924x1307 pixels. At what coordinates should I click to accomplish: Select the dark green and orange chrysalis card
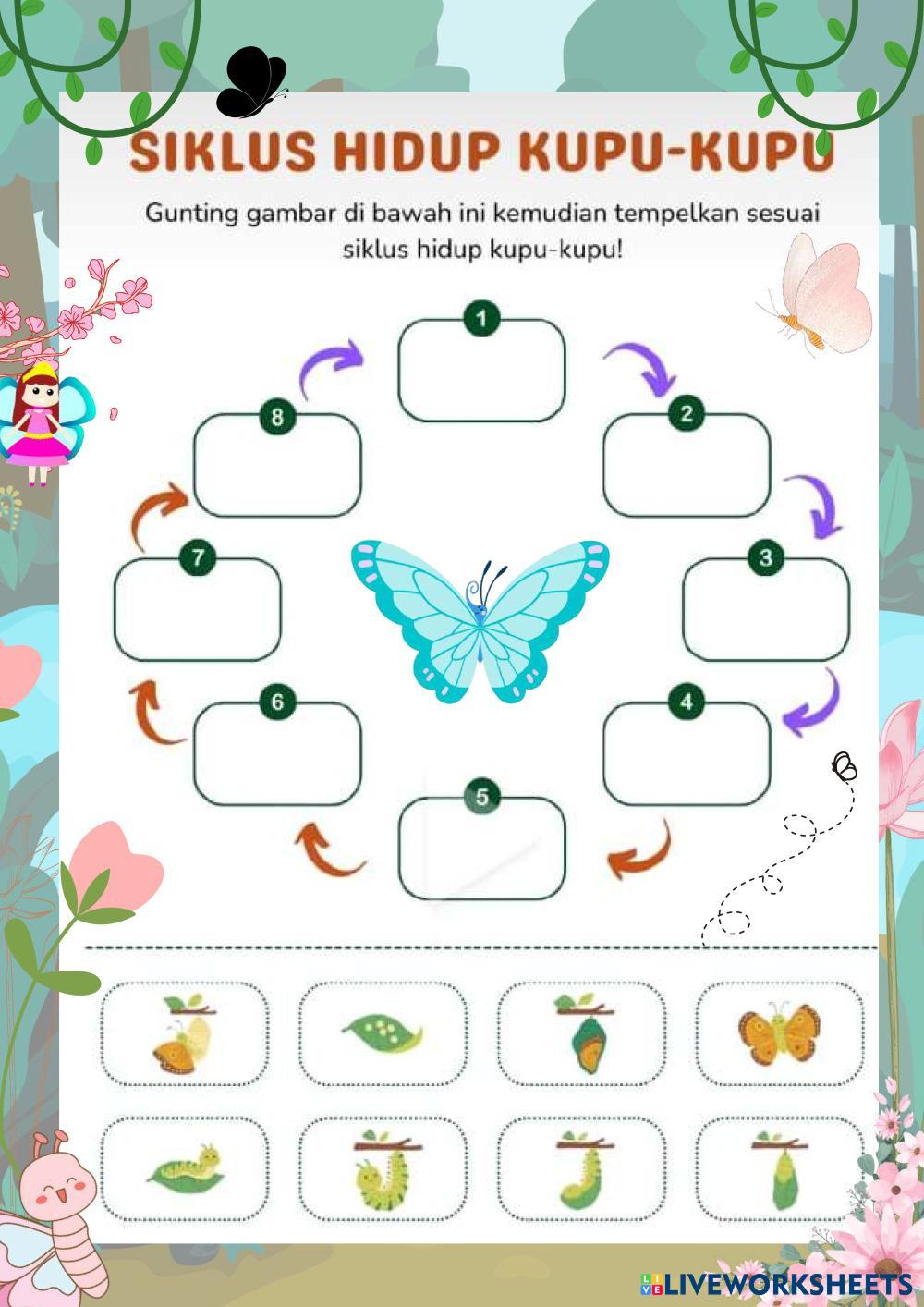click(x=581, y=1033)
